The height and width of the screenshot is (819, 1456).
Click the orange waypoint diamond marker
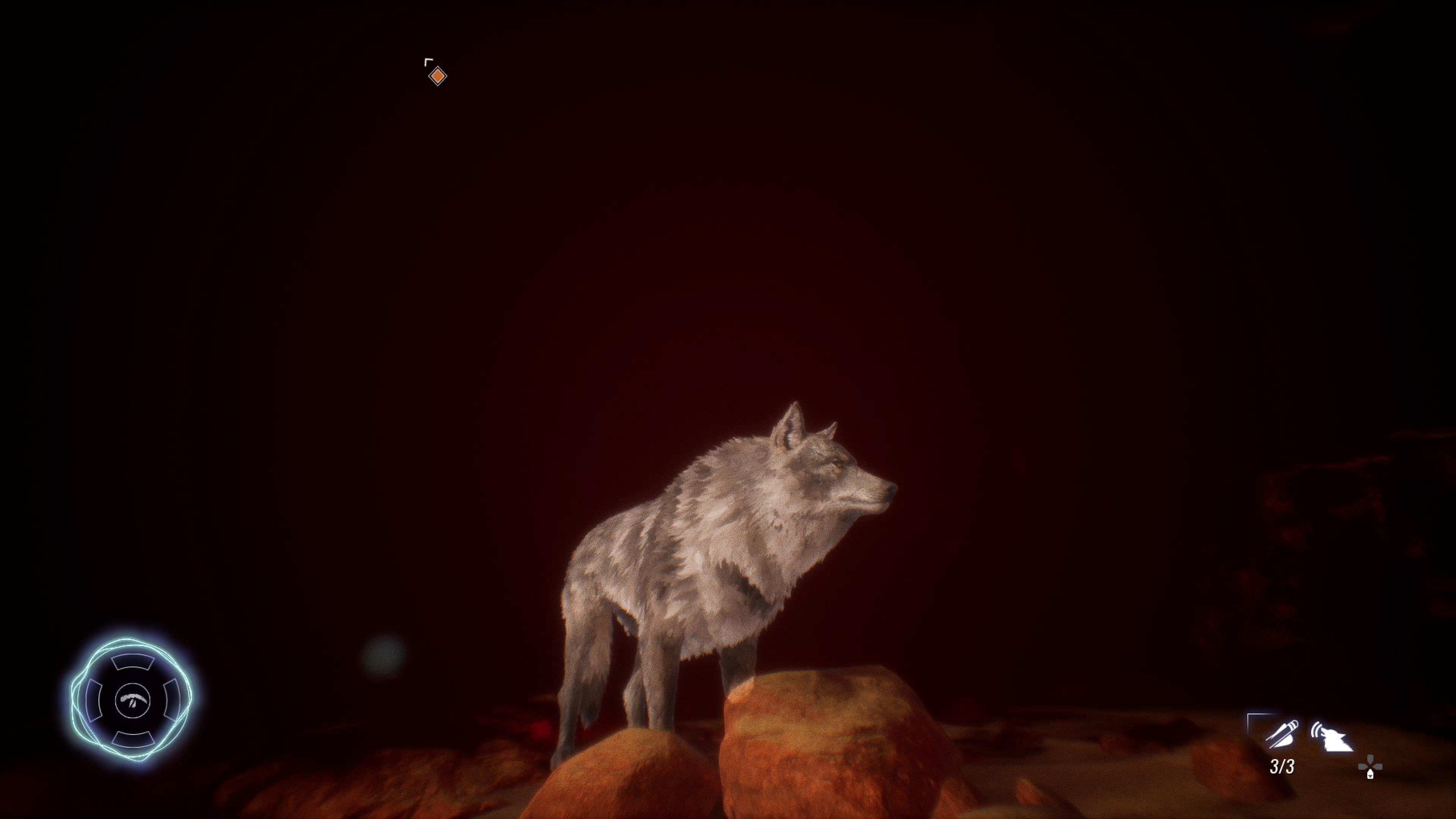pyautogui.click(x=438, y=76)
